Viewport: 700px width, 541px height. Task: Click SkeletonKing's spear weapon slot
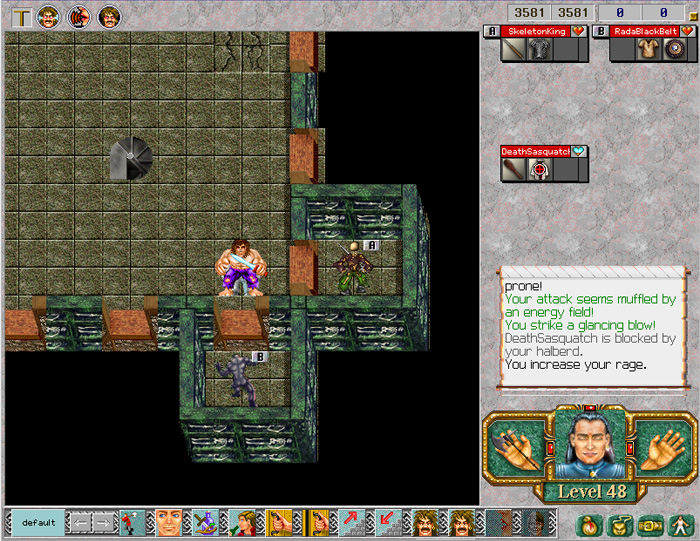pos(514,50)
